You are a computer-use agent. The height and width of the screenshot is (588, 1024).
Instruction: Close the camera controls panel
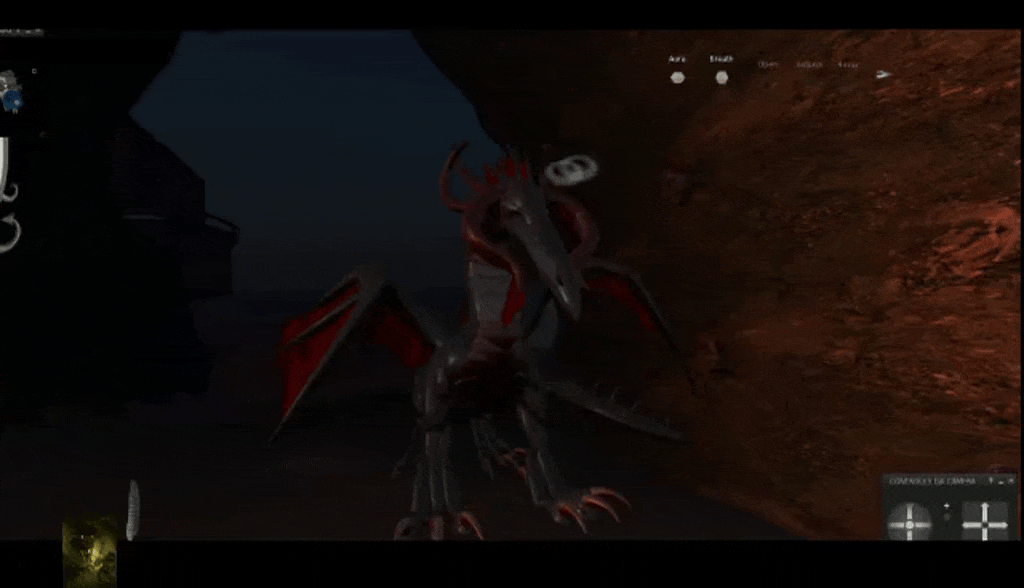(x=1010, y=481)
